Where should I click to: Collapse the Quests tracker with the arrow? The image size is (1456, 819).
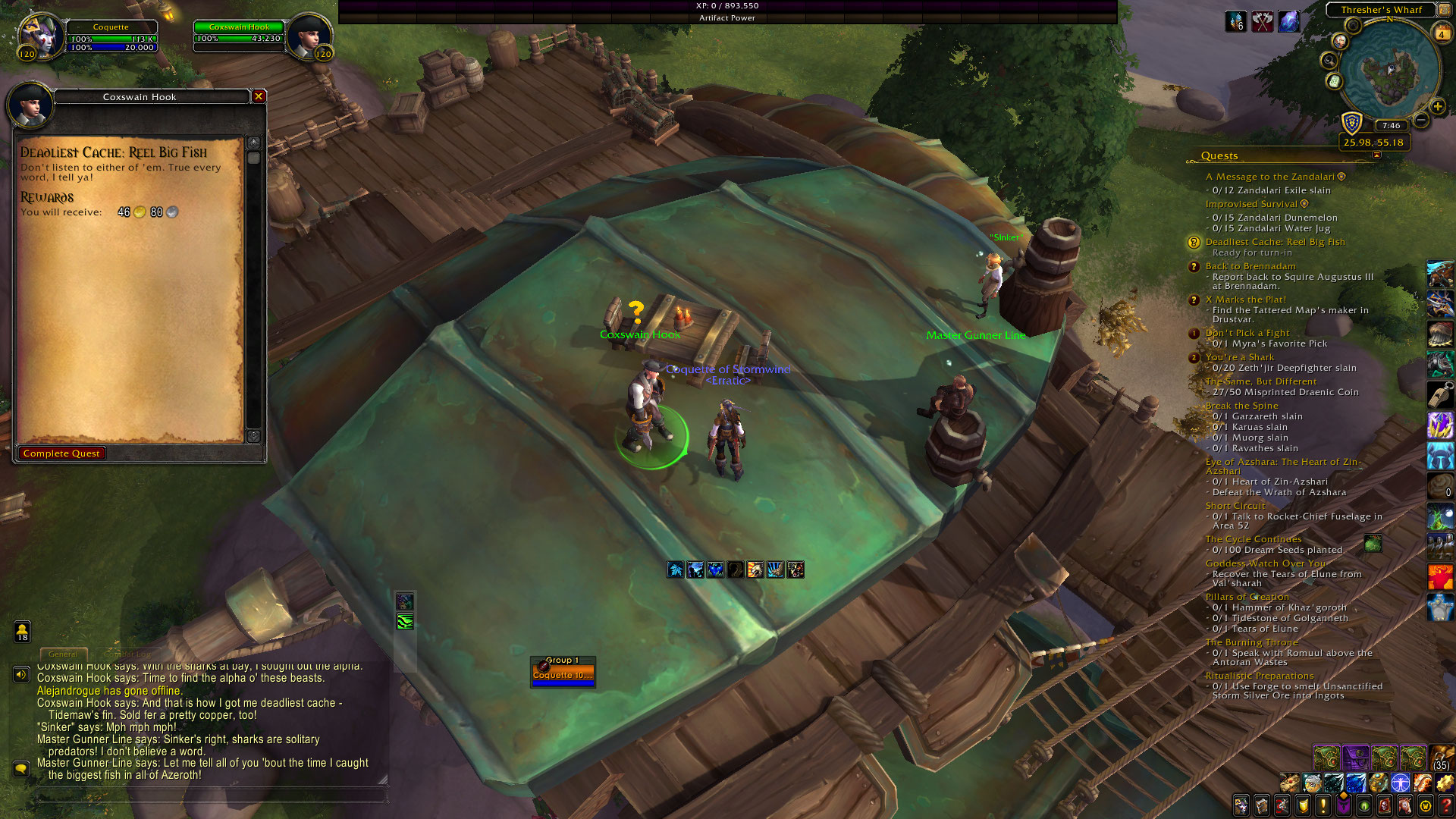tap(1376, 155)
